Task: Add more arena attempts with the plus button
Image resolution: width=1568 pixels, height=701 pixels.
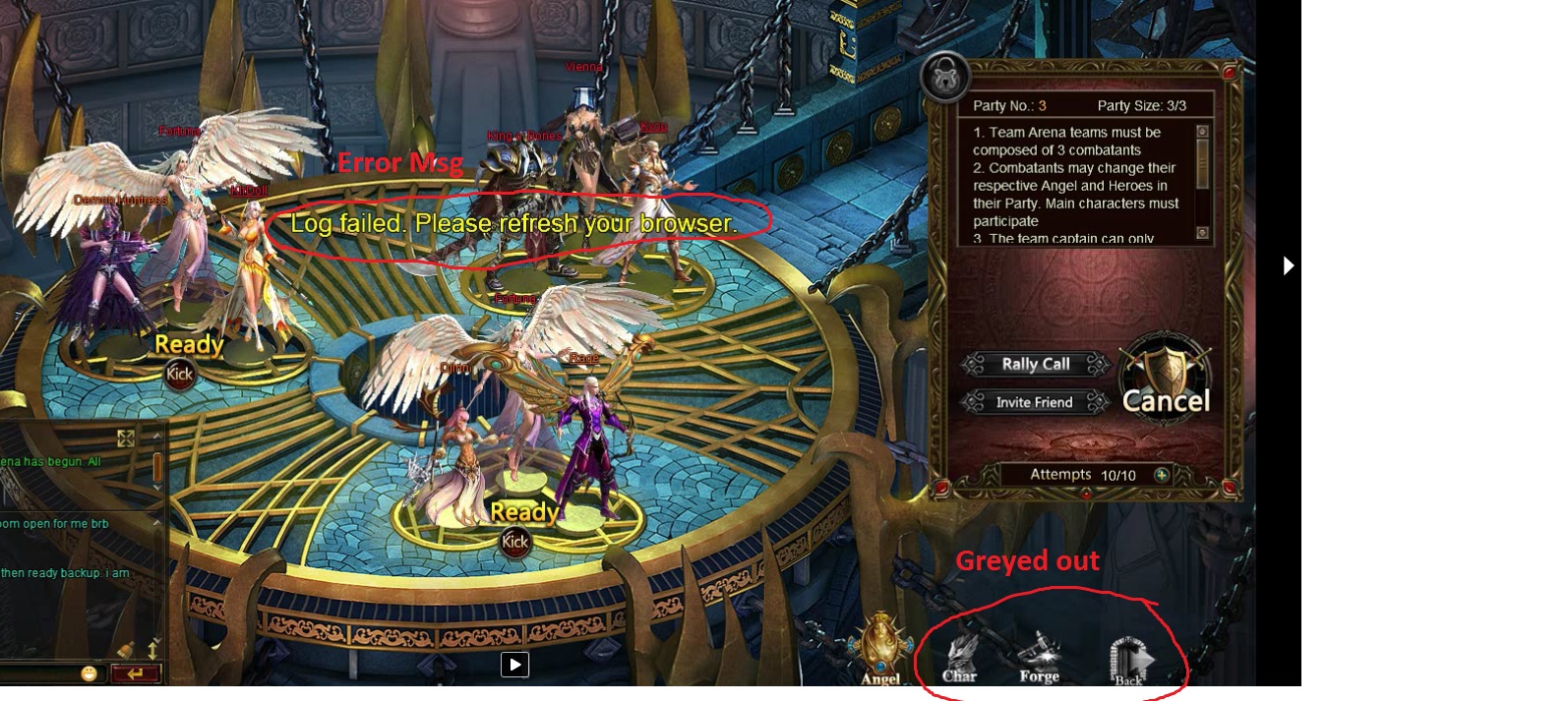Action: click(x=1162, y=475)
